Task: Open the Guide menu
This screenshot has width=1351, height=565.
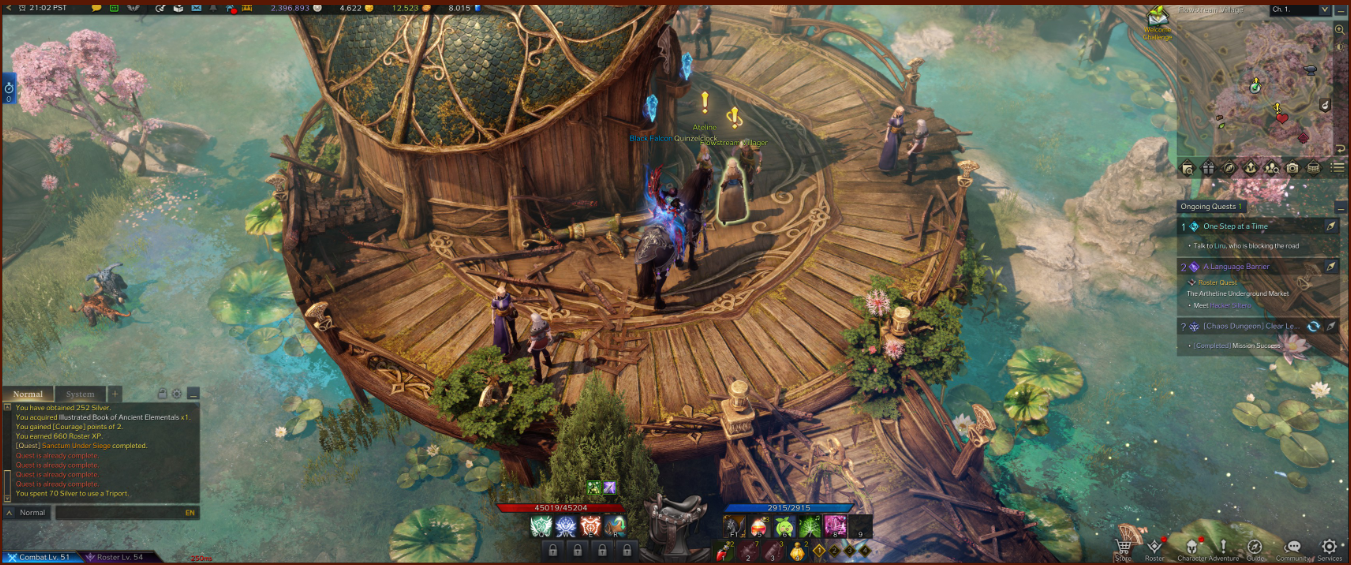Action: pyautogui.click(x=1255, y=548)
